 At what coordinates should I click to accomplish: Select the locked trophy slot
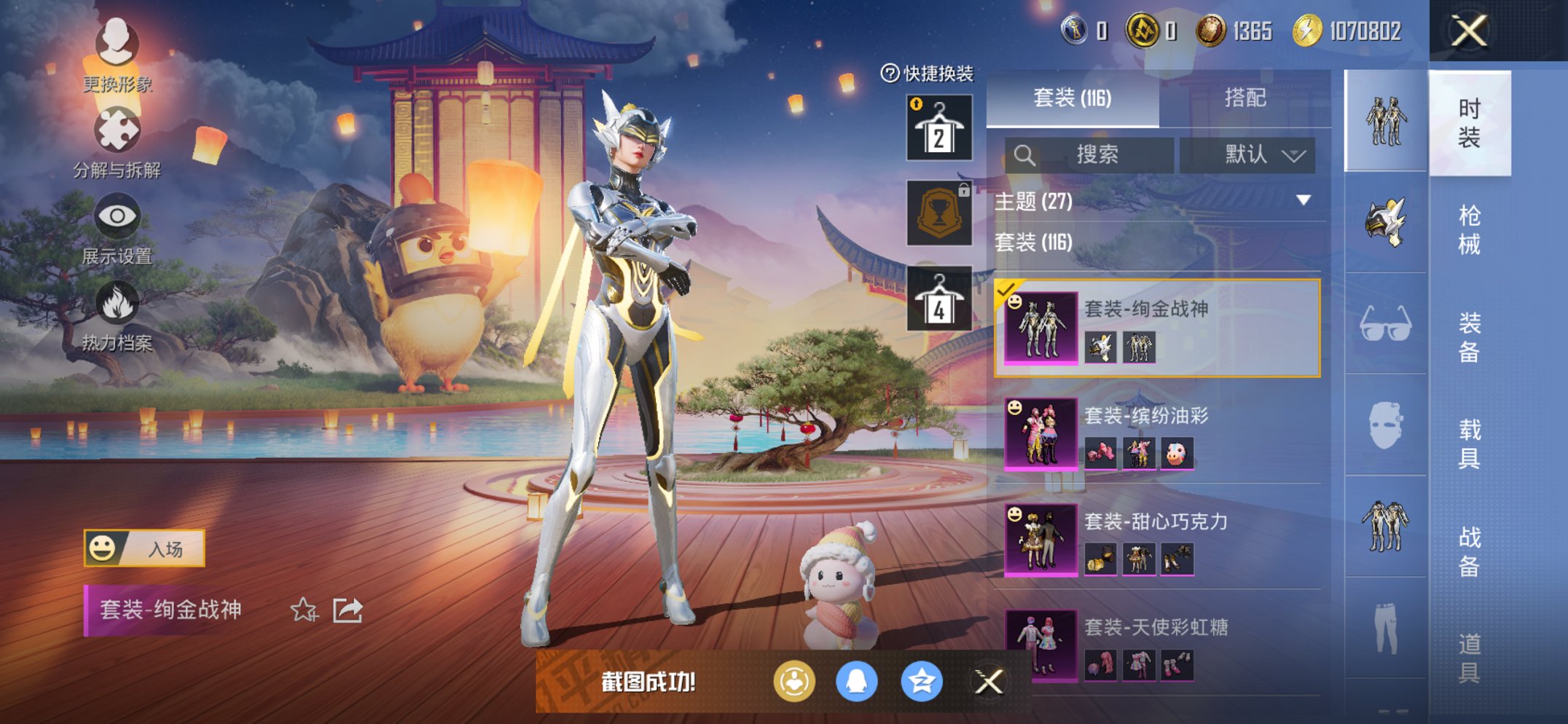click(939, 215)
